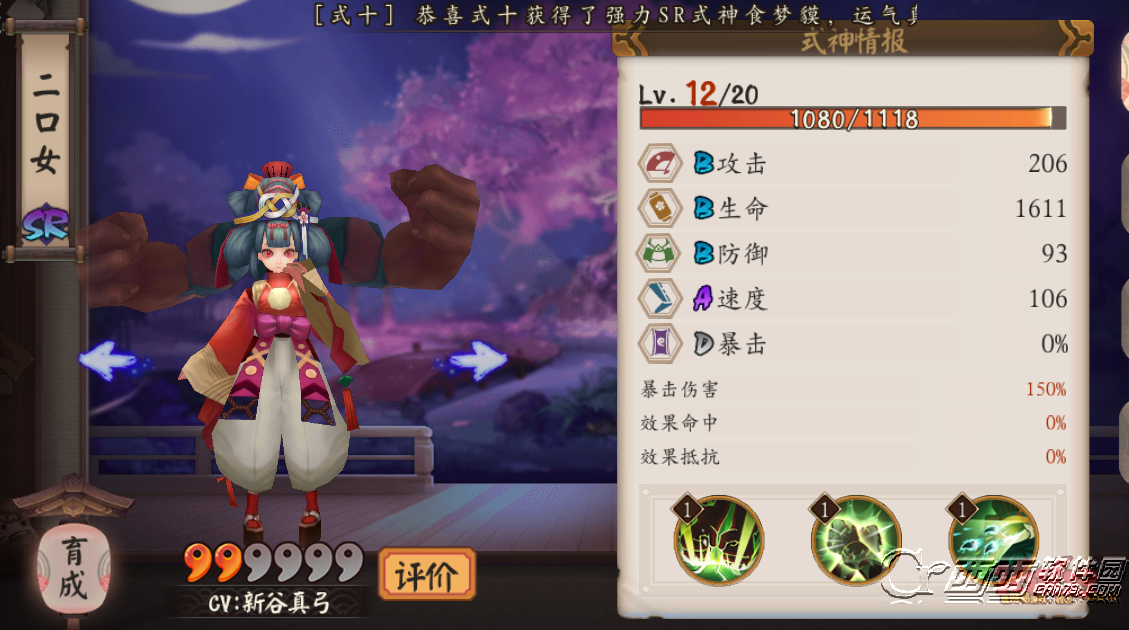Select the green fist skill icon

point(856,541)
